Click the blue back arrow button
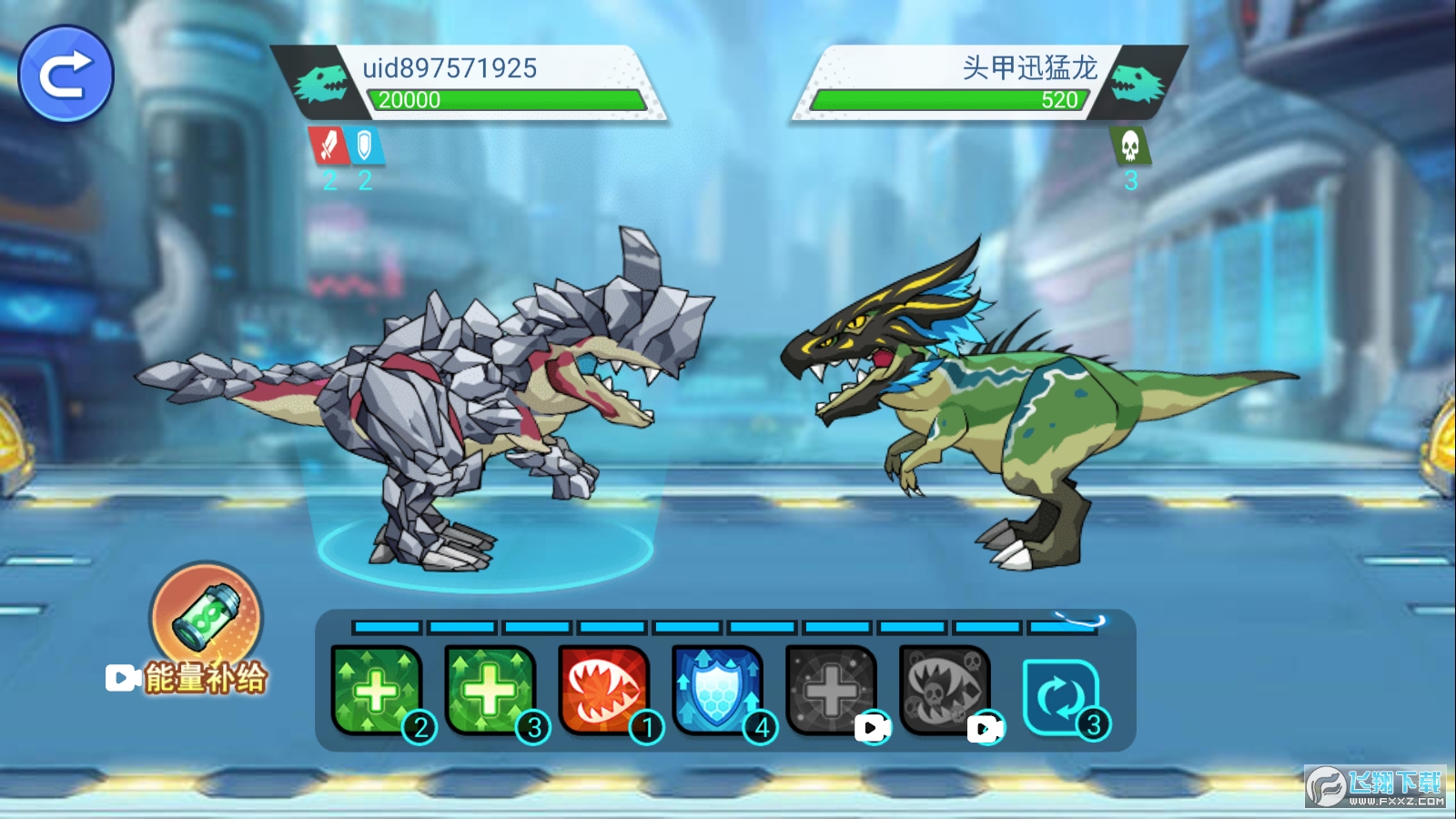This screenshot has width=1456, height=819. pyautogui.click(x=66, y=74)
